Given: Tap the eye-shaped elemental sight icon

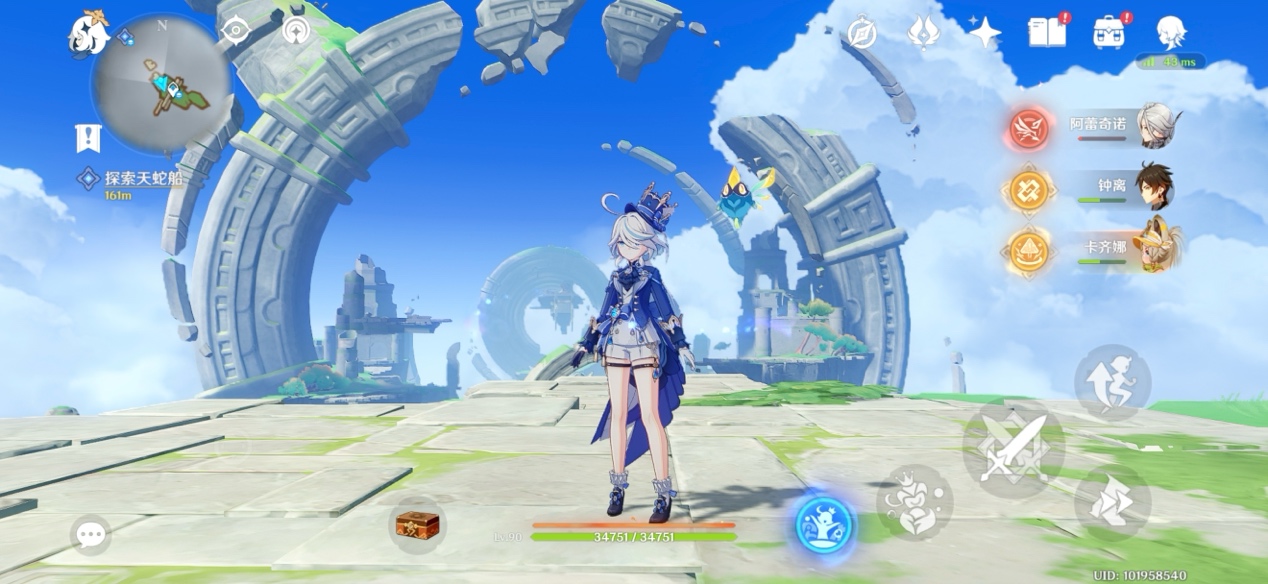Looking at the screenshot, I should pyautogui.click(x=235, y=31).
